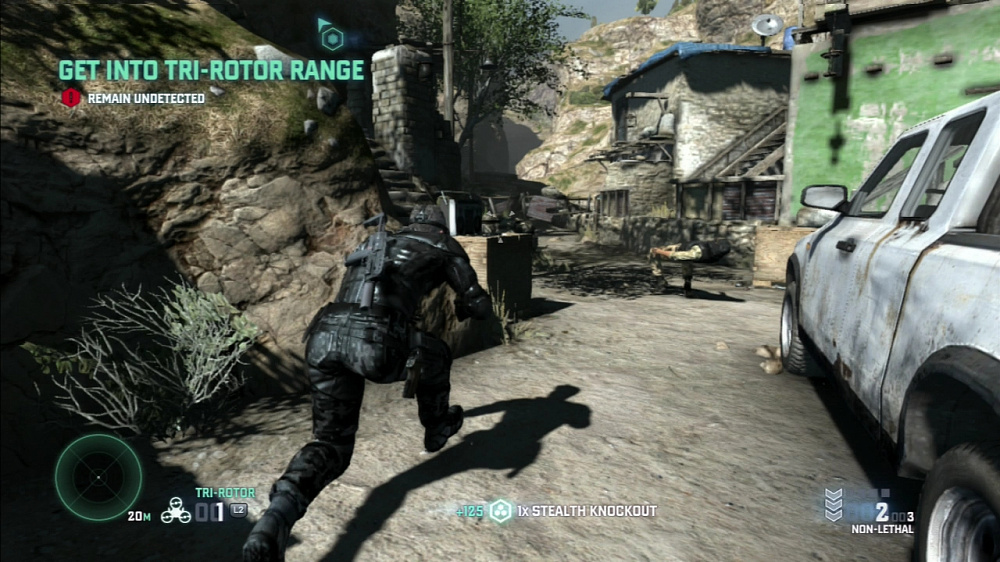Image resolution: width=1000 pixels, height=562 pixels.
Task: Click the hexagonal objective waypoint marker
Action: tap(331, 38)
